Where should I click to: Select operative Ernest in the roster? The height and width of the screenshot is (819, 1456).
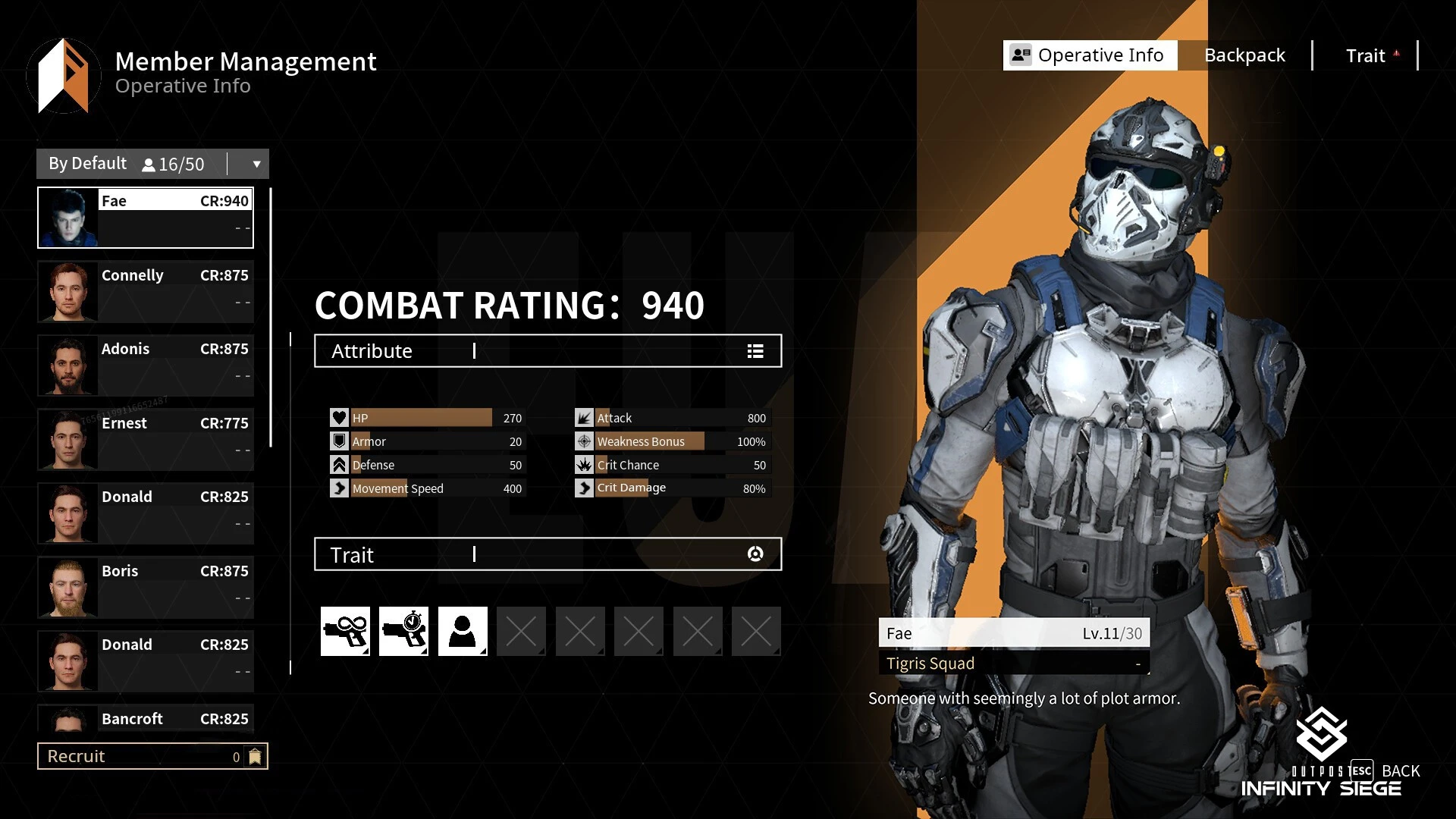point(146,439)
